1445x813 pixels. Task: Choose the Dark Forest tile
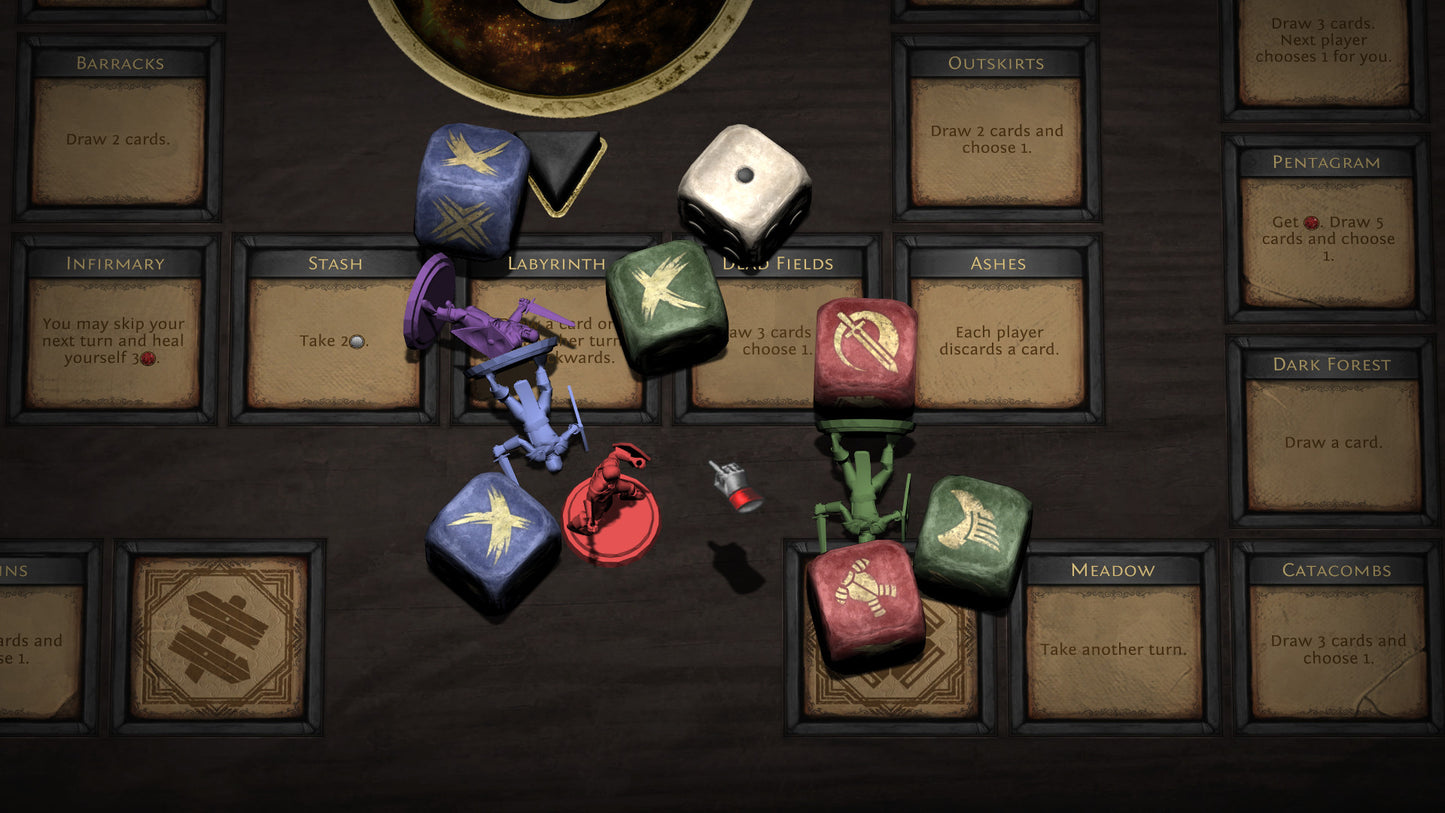pyautogui.click(x=1332, y=430)
